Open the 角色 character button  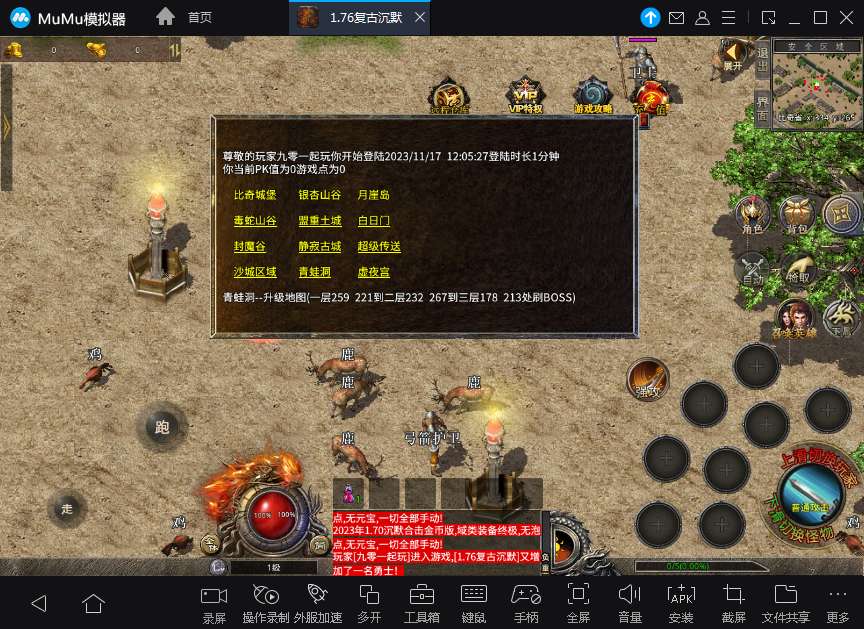point(752,215)
